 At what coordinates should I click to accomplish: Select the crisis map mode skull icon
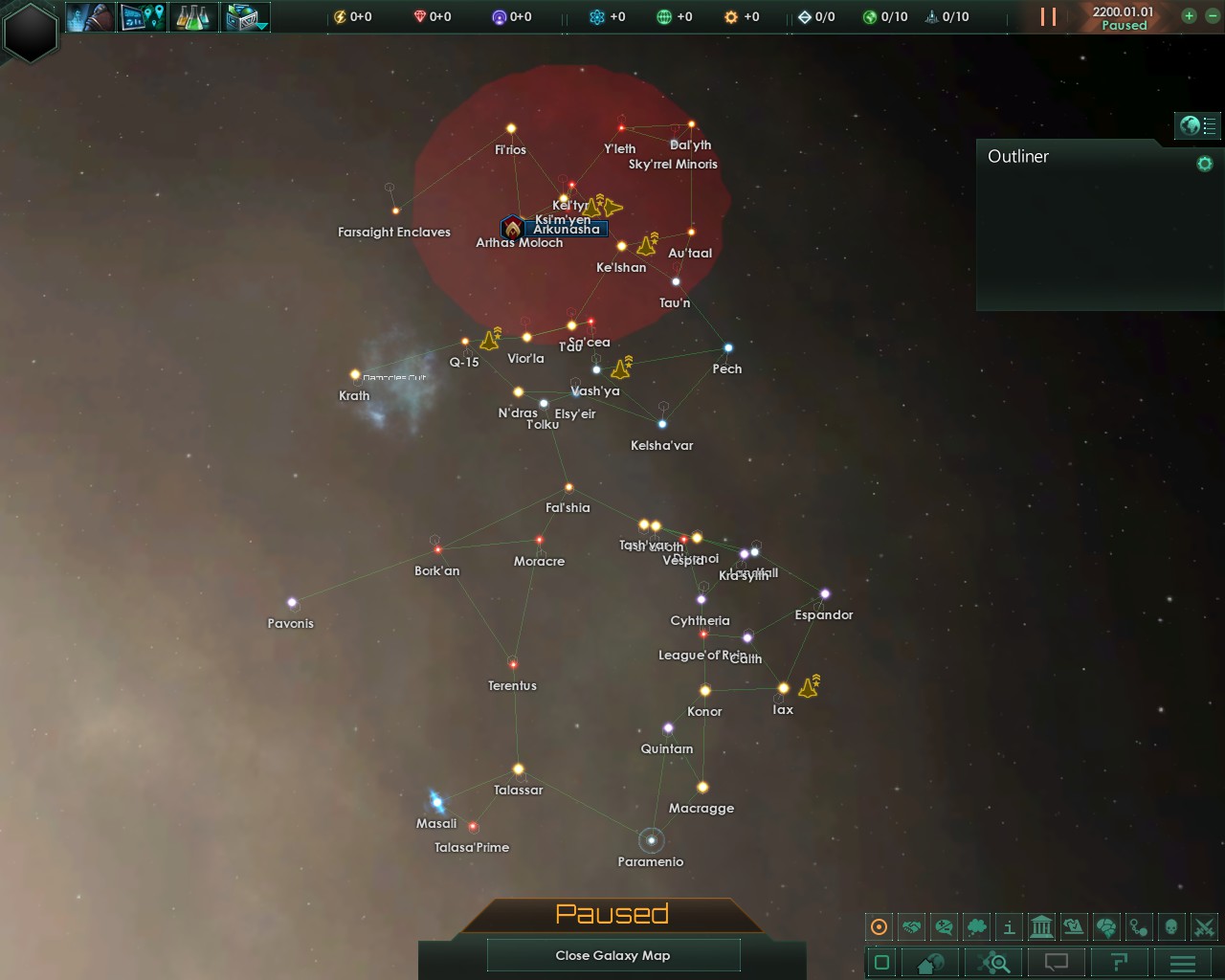(x=1169, y=926)
